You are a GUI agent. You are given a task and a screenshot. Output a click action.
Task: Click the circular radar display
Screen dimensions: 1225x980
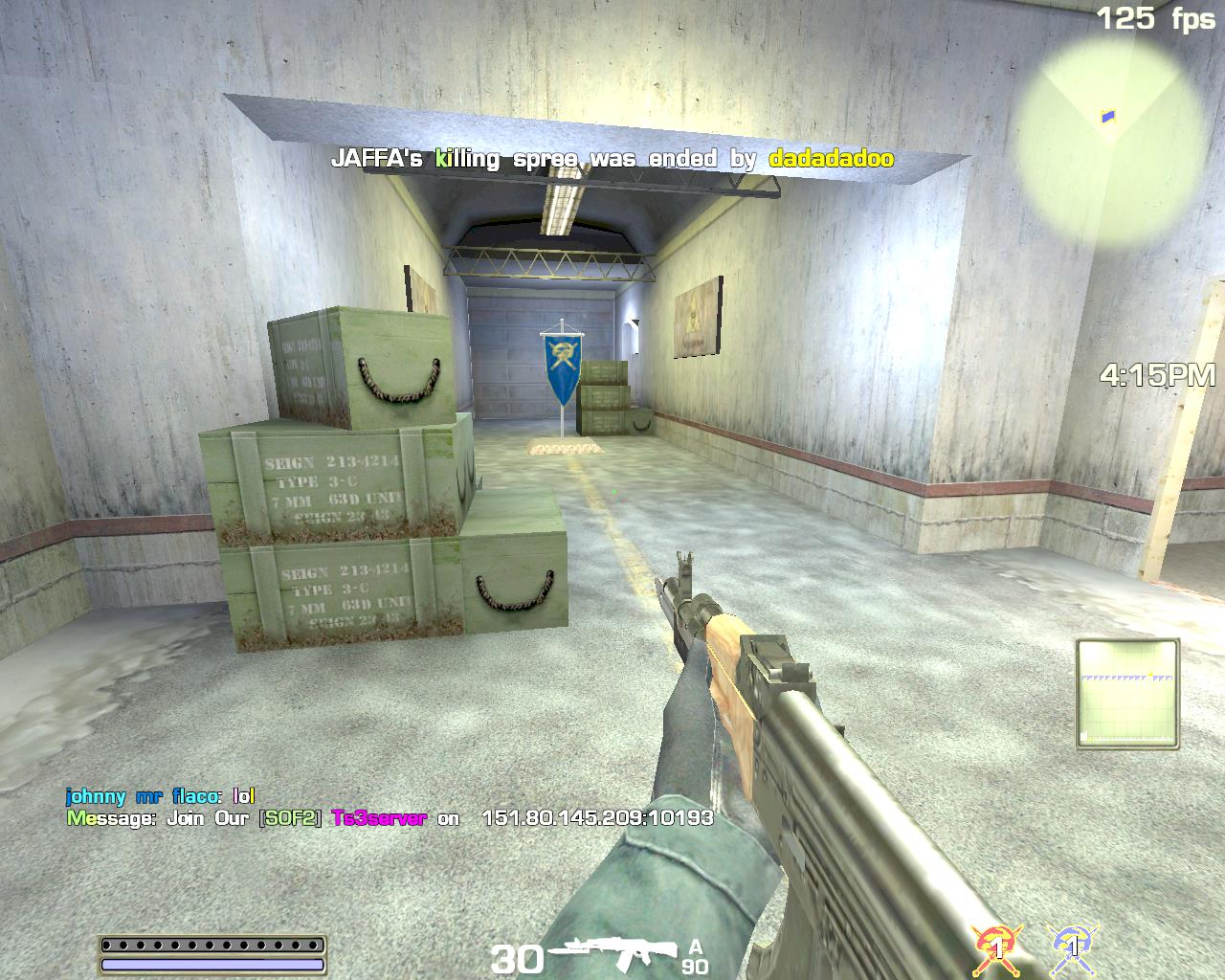pyautogui.click(x=1110, y=122)
